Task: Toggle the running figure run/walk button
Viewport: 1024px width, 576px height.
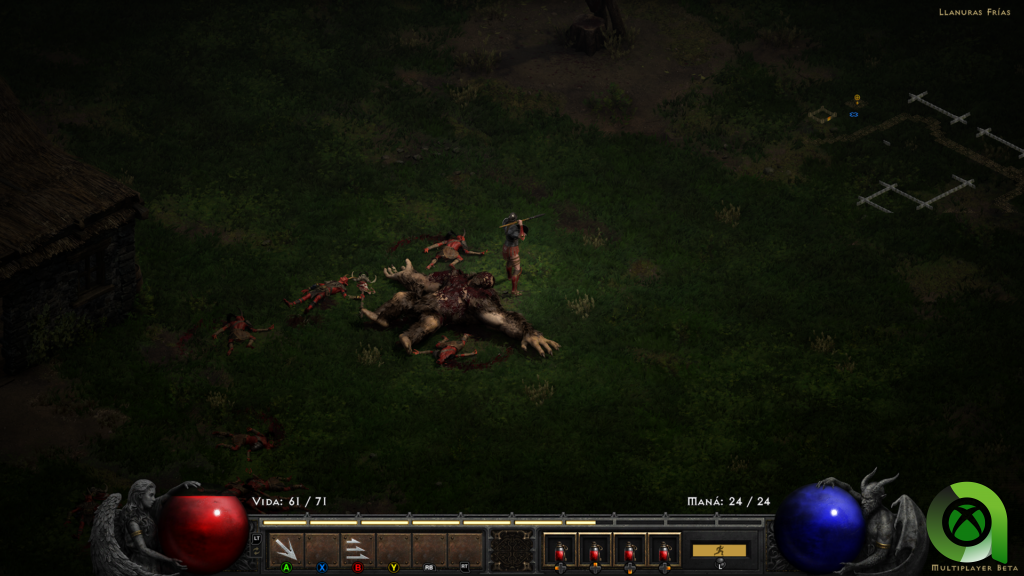Action: tap(719, 550)
